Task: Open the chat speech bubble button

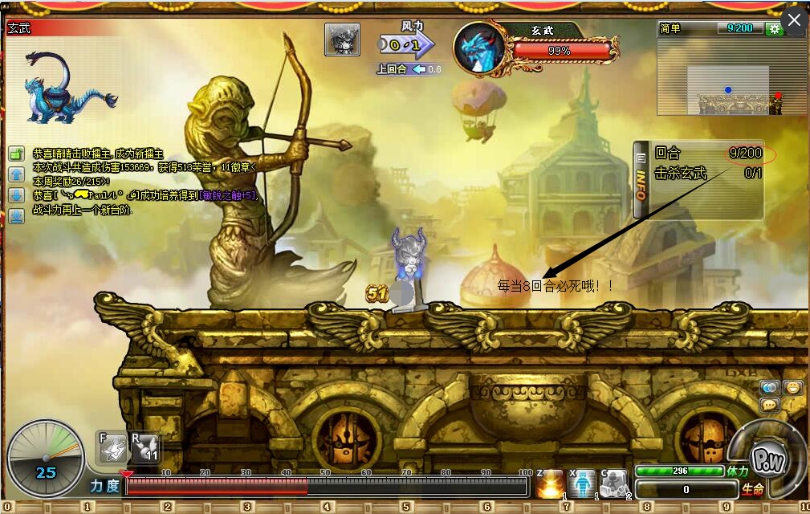Action: click(770, 404)
